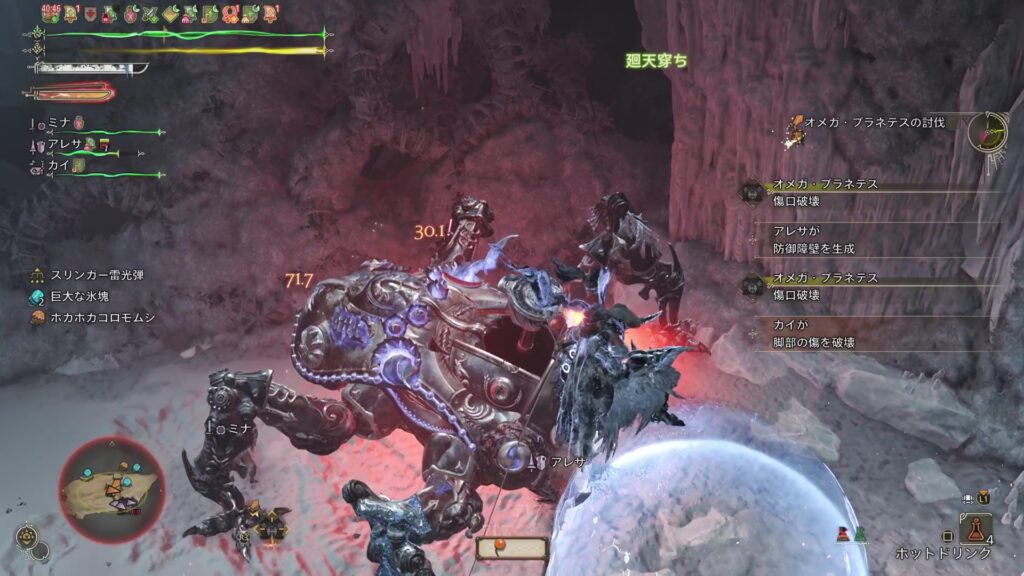This screenshot has height=576, width=1024.
Task: Click the slinger ammo indicator at bottom center
Action: click(512, 548)
